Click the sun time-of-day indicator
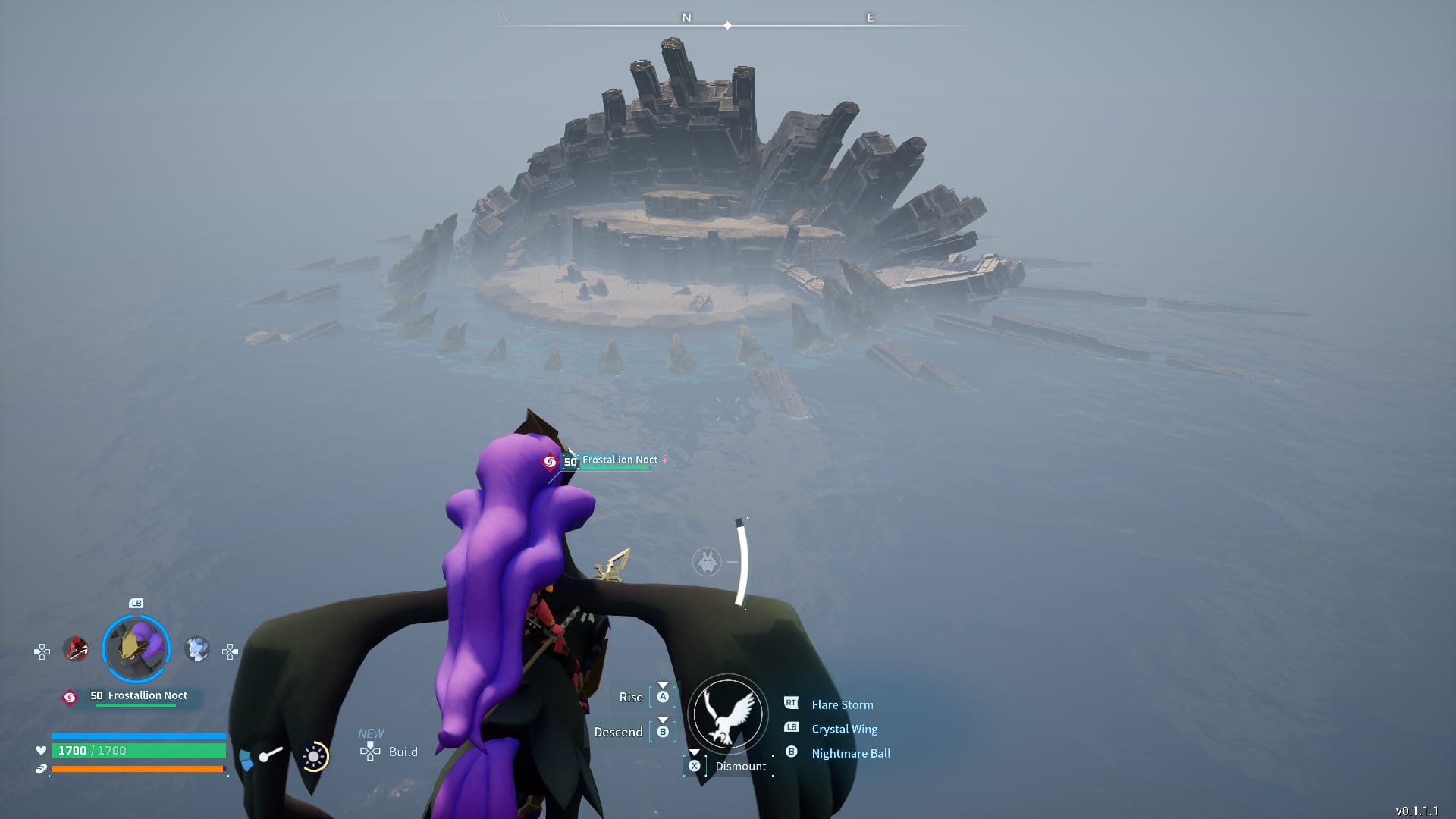The height and width of the screenshot is (819, 1456). pyautogui.click(x=314, y=756)
